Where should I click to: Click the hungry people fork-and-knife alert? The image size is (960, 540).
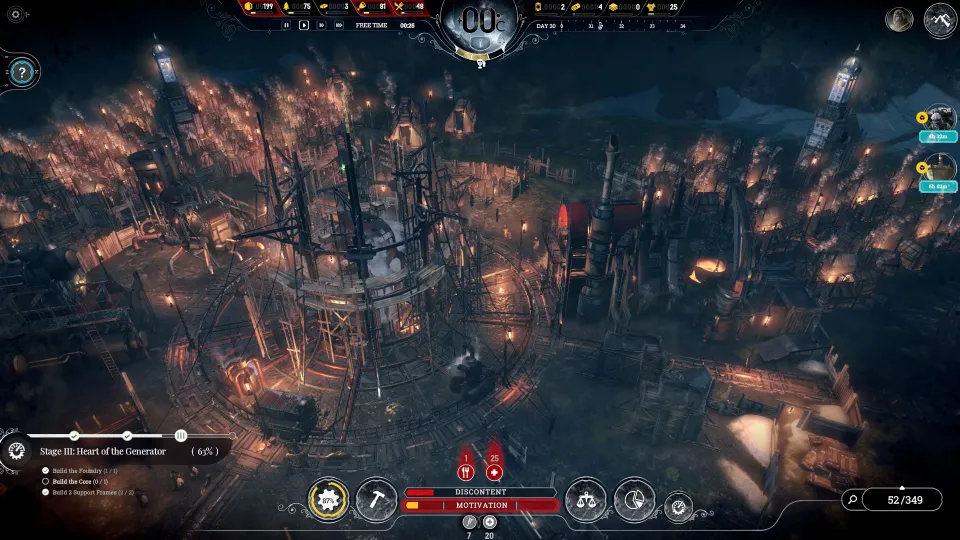466,472
